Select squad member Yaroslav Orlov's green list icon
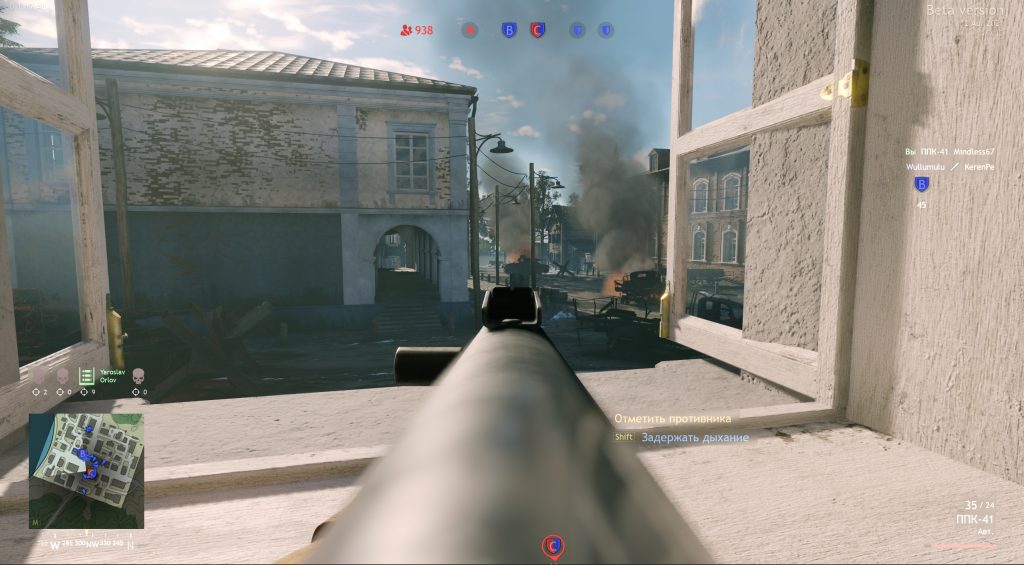Screen dimensions: 1024x565 coord(87,375)
